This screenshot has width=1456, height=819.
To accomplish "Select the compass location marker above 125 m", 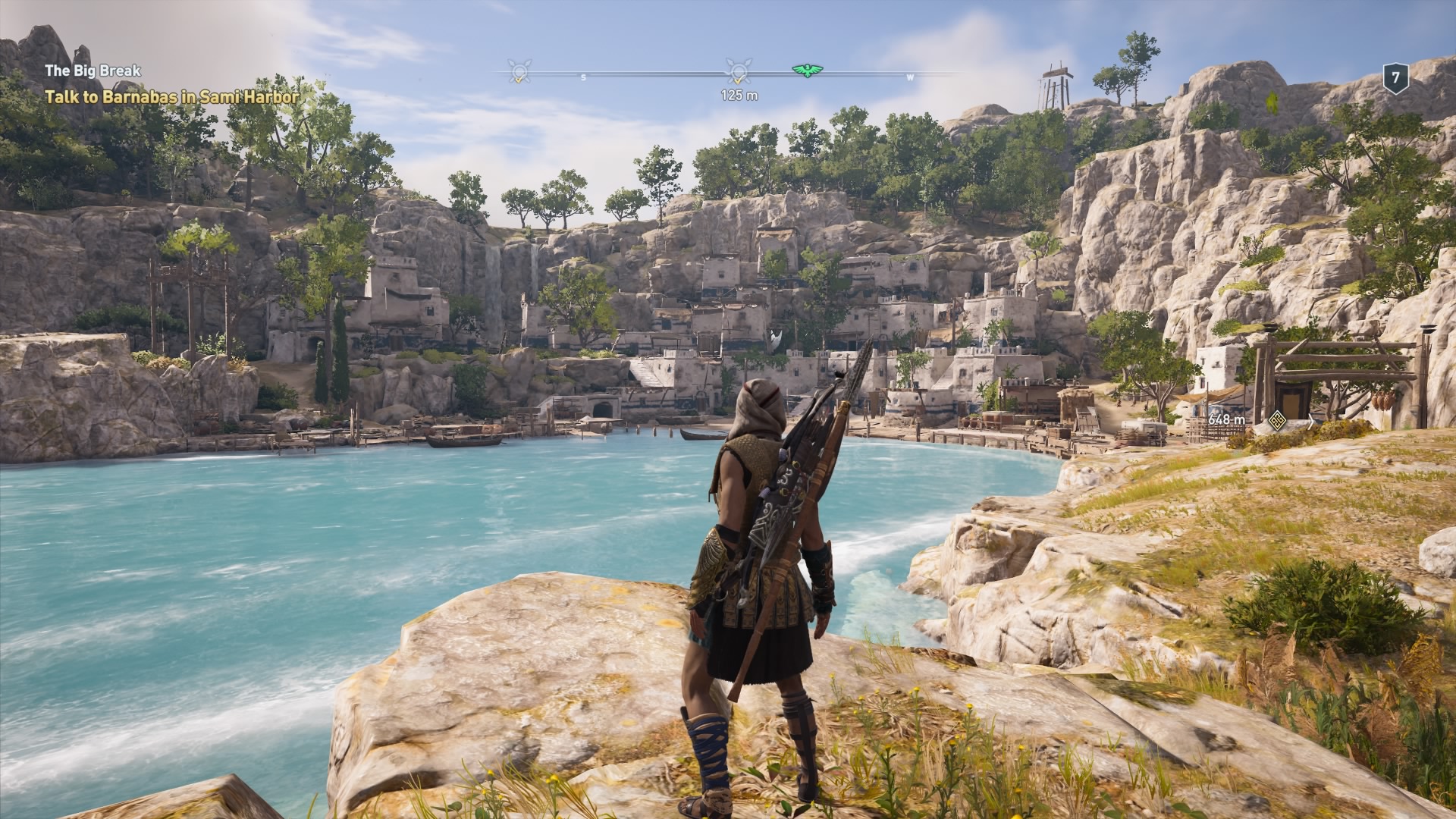I will (736, 72).
